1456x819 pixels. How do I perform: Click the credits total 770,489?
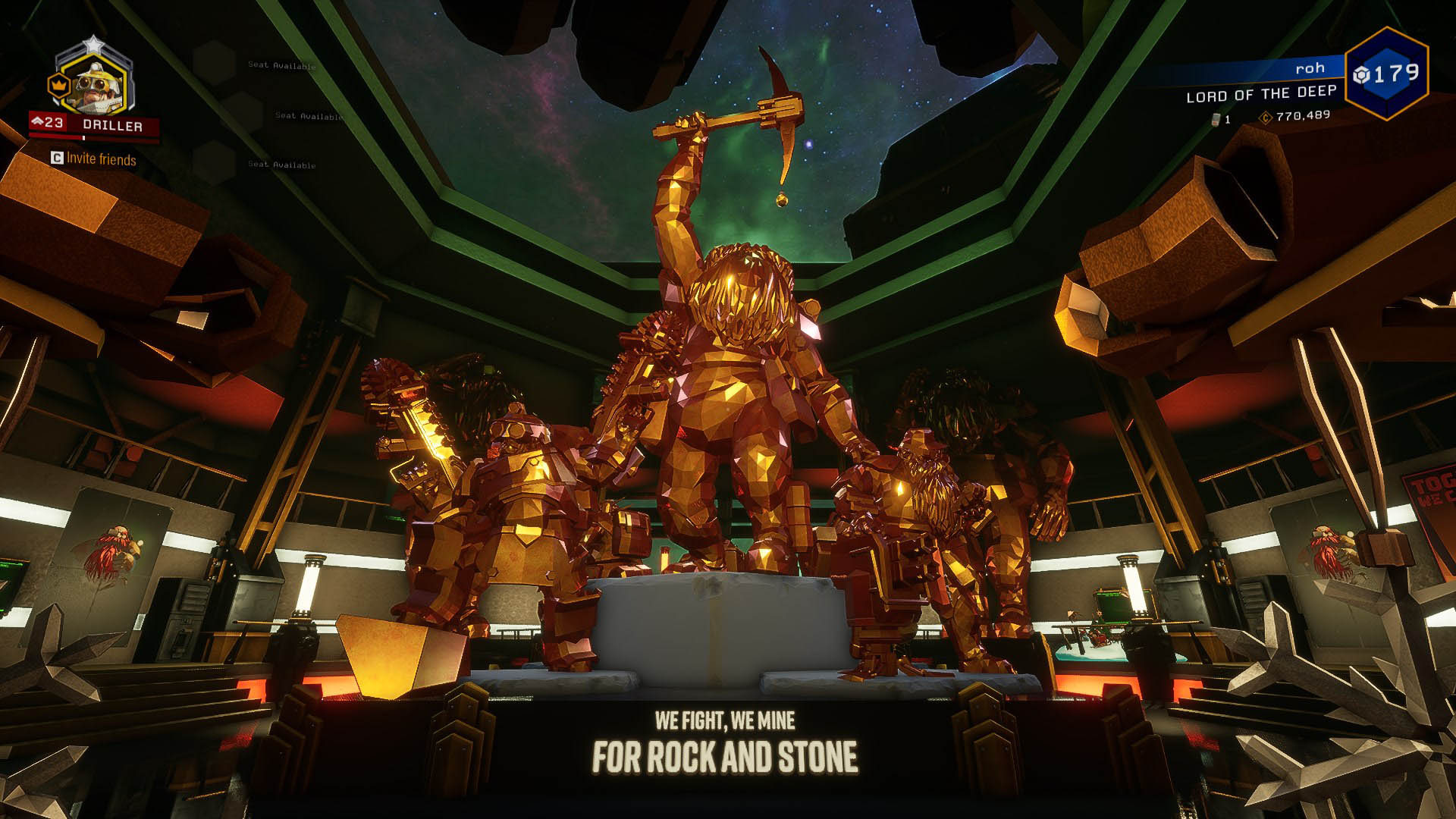coord(1302,116)
